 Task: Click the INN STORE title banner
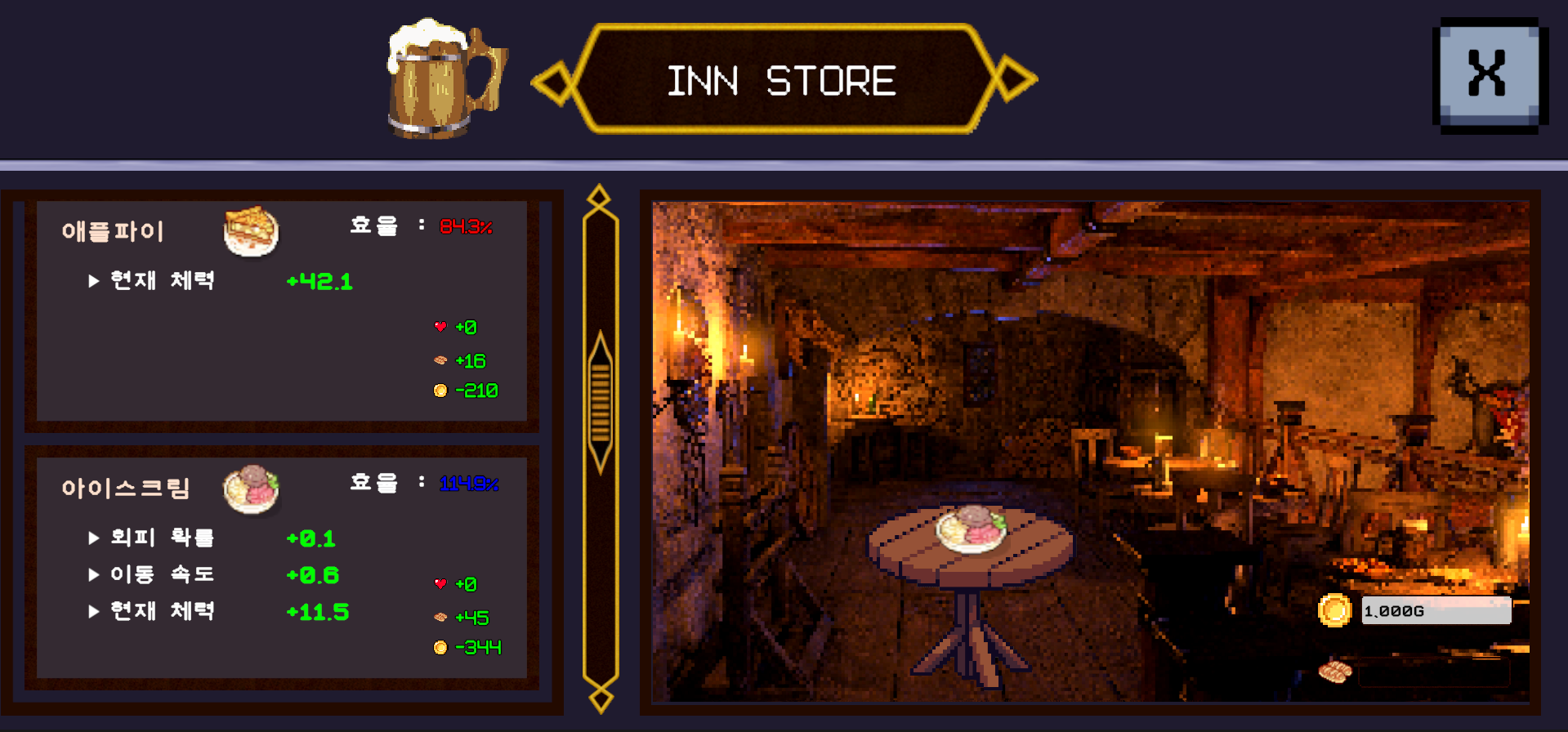click(x=782, y=79)
